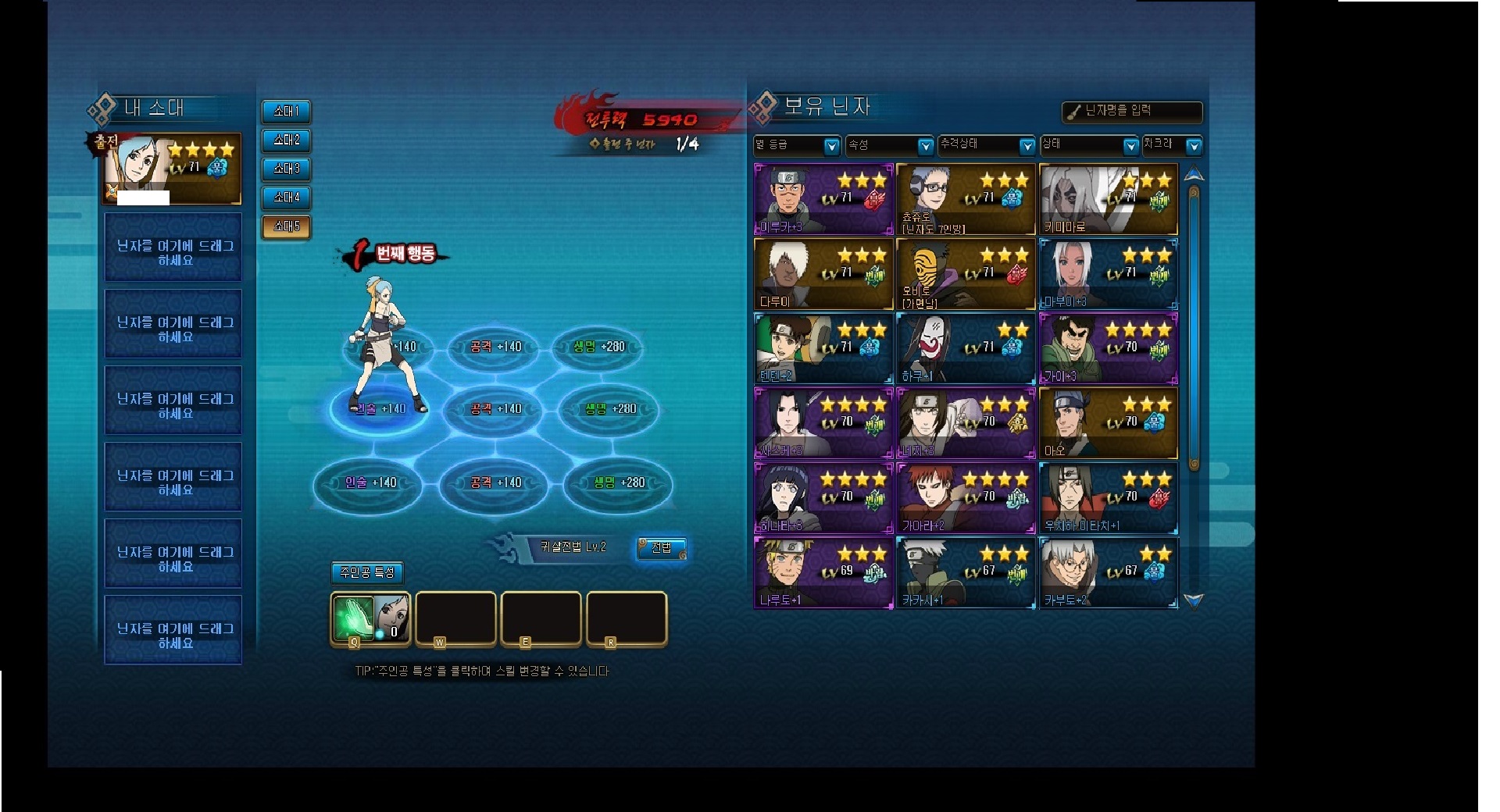This screenshot has width=1500, height=812.
Task: Open the 진법 formation button
Action: (x=662, y=548)
